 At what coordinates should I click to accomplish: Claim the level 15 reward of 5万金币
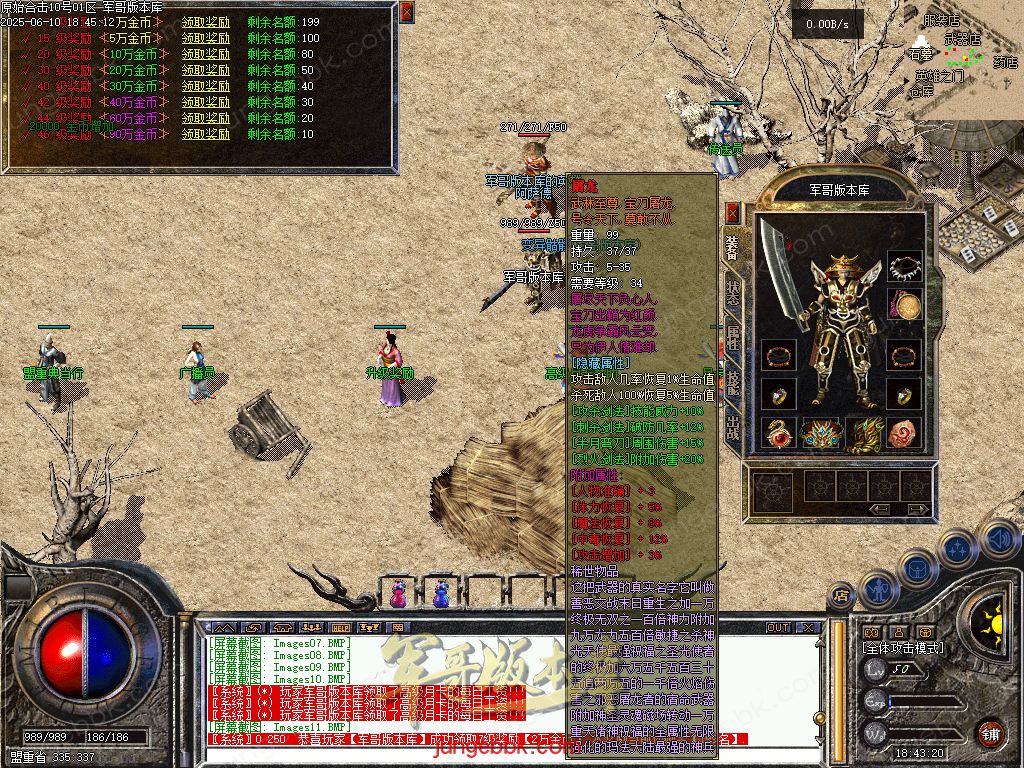tap(205, 38)
